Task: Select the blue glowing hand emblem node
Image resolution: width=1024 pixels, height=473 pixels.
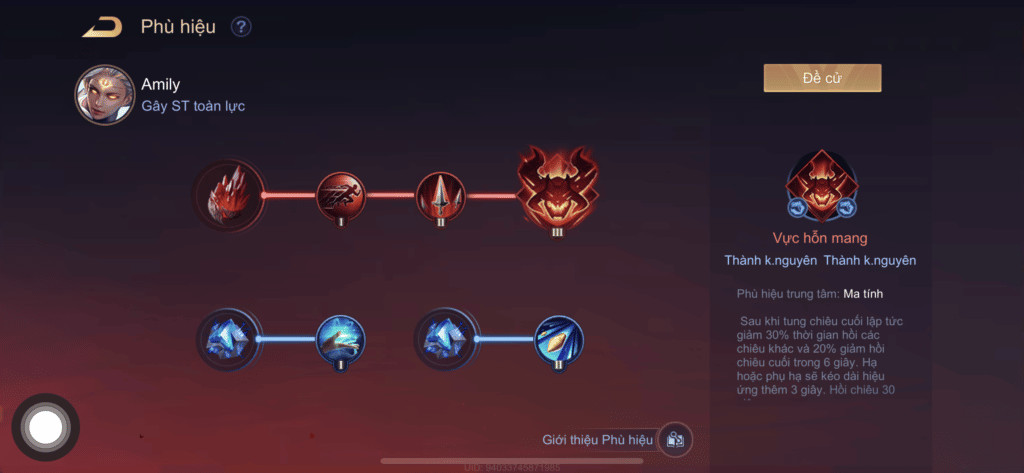Action: (341, 339)
